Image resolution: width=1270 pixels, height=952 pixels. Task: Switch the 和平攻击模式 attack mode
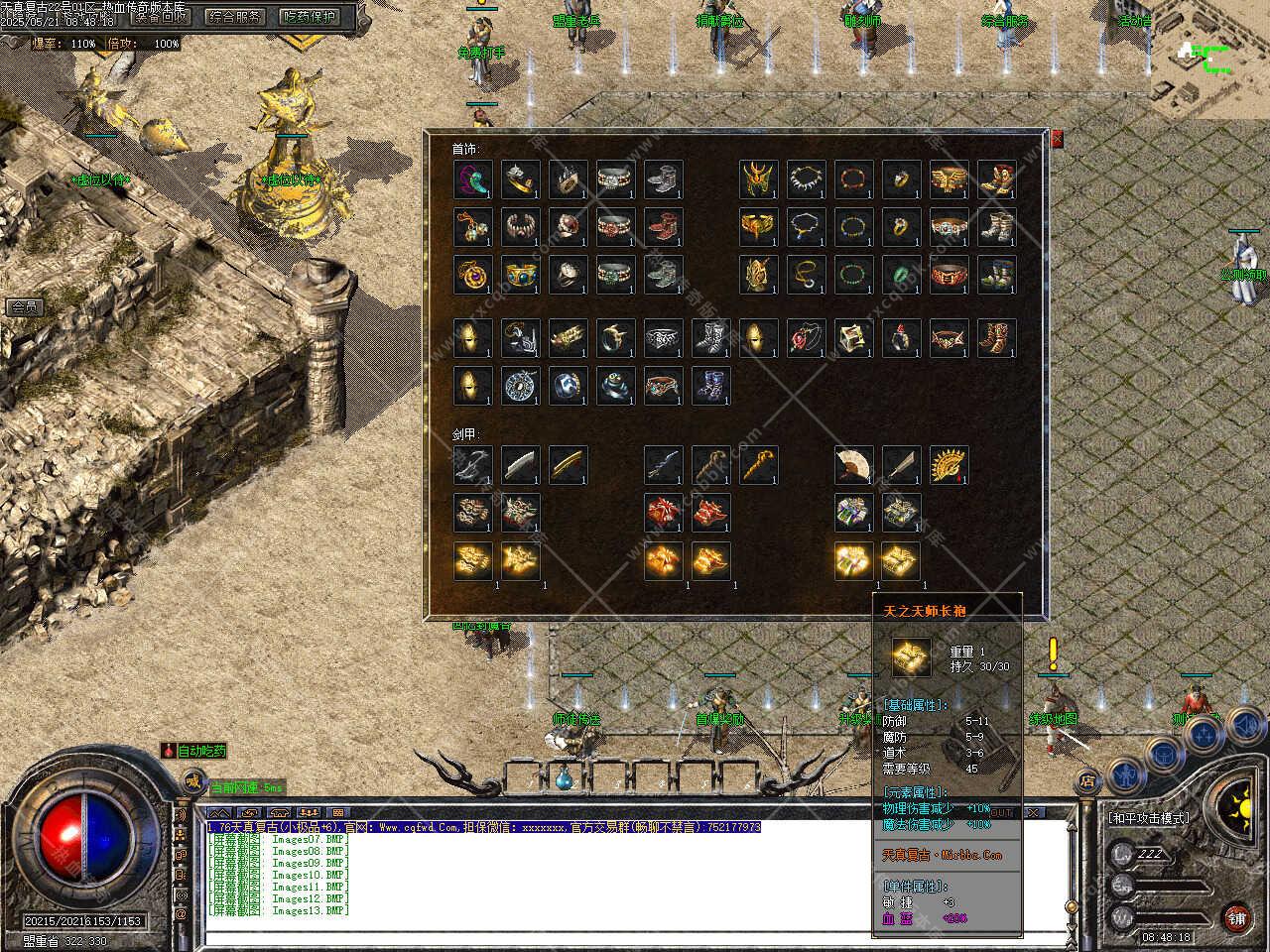[1148, 818]
